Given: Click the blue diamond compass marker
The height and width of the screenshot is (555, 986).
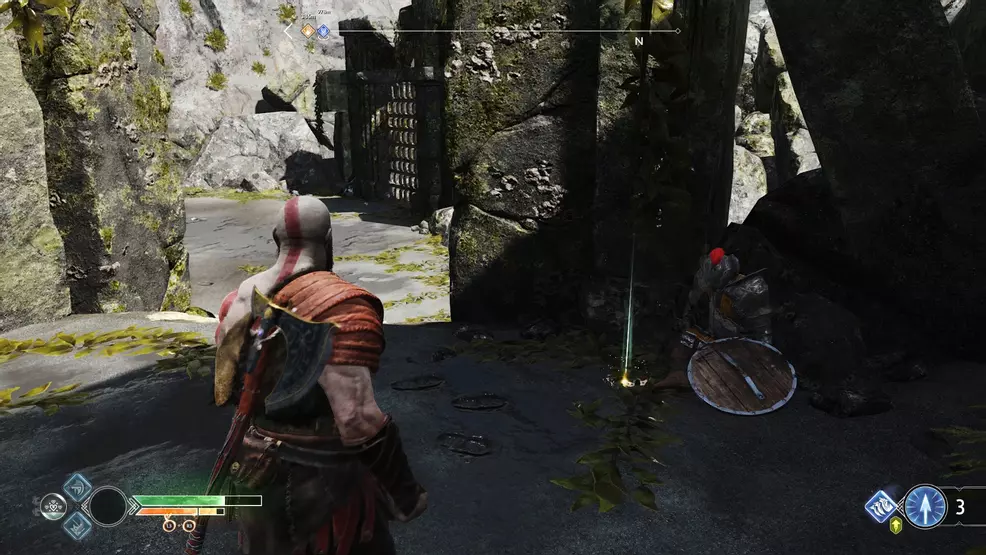Looking at the screenshot, I should [x=323, y=31].
